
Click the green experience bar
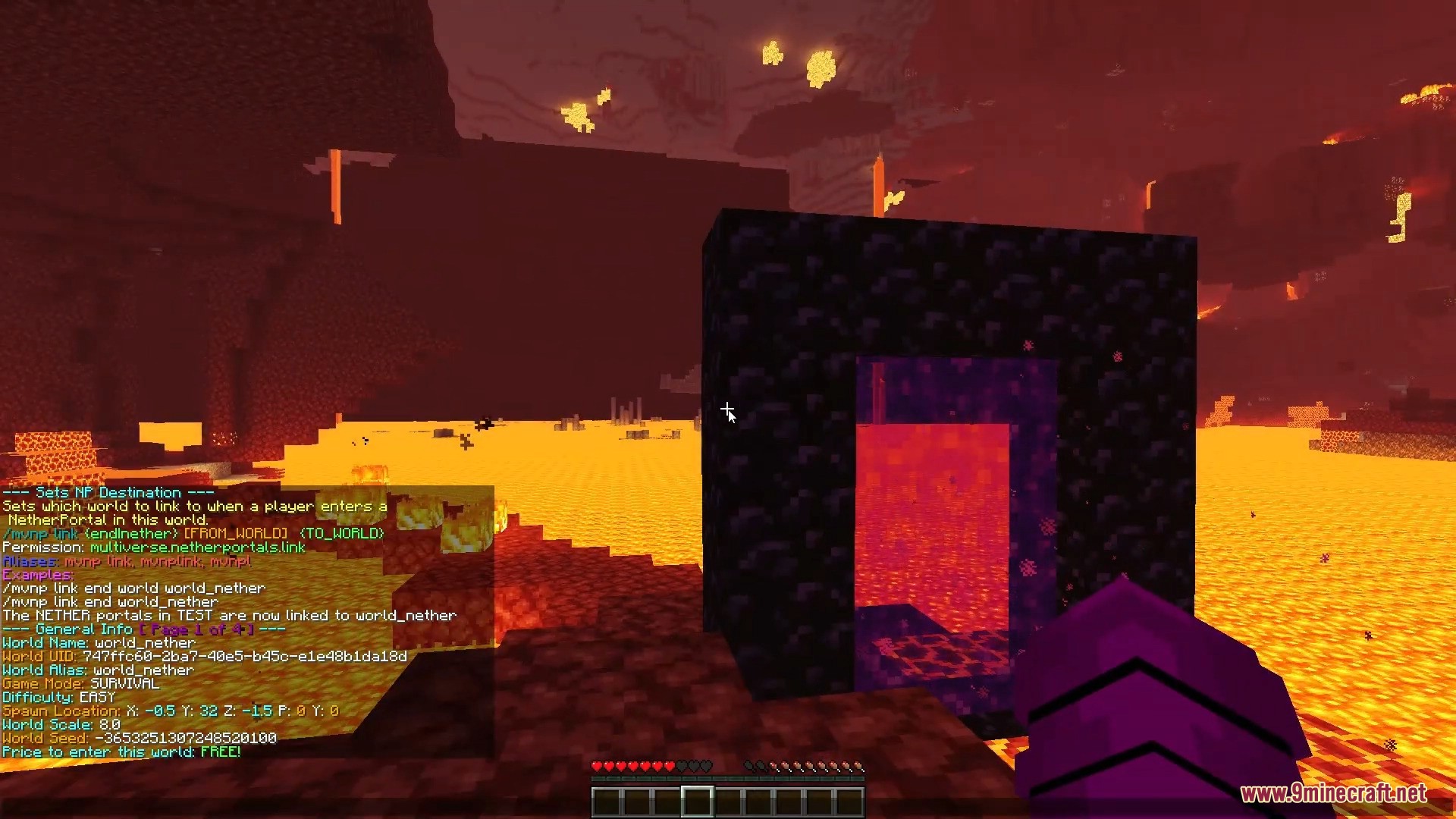pos(728,779)
